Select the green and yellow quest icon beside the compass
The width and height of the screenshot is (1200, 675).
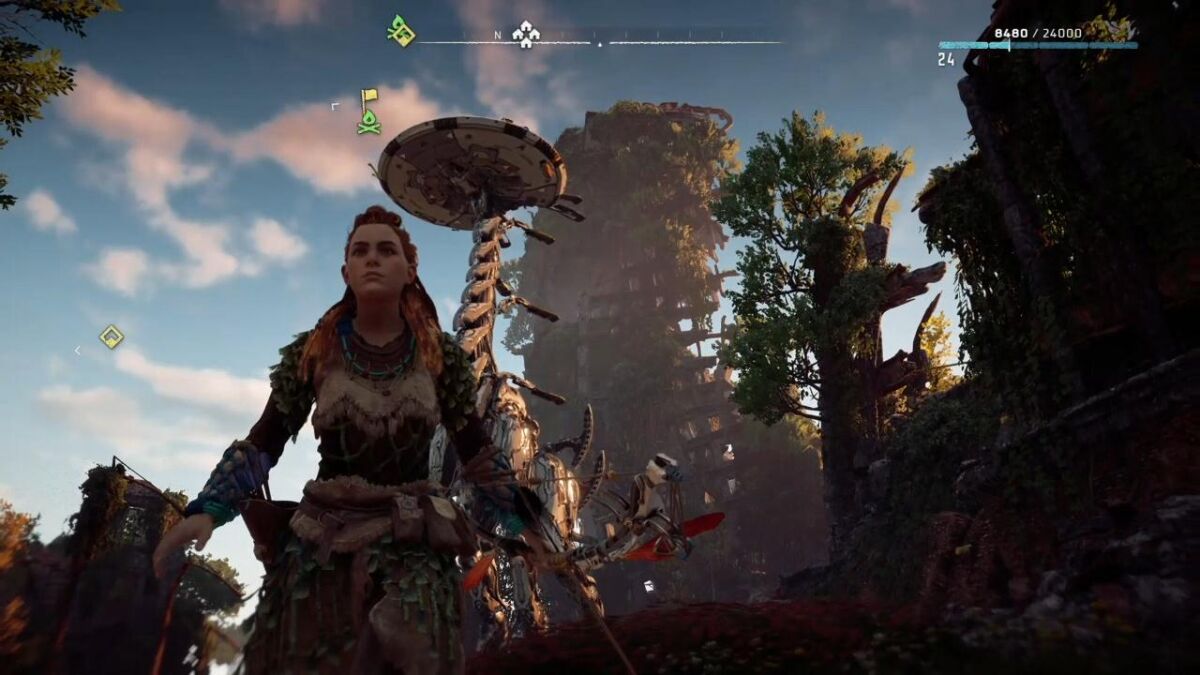click(x=401, y=32)
